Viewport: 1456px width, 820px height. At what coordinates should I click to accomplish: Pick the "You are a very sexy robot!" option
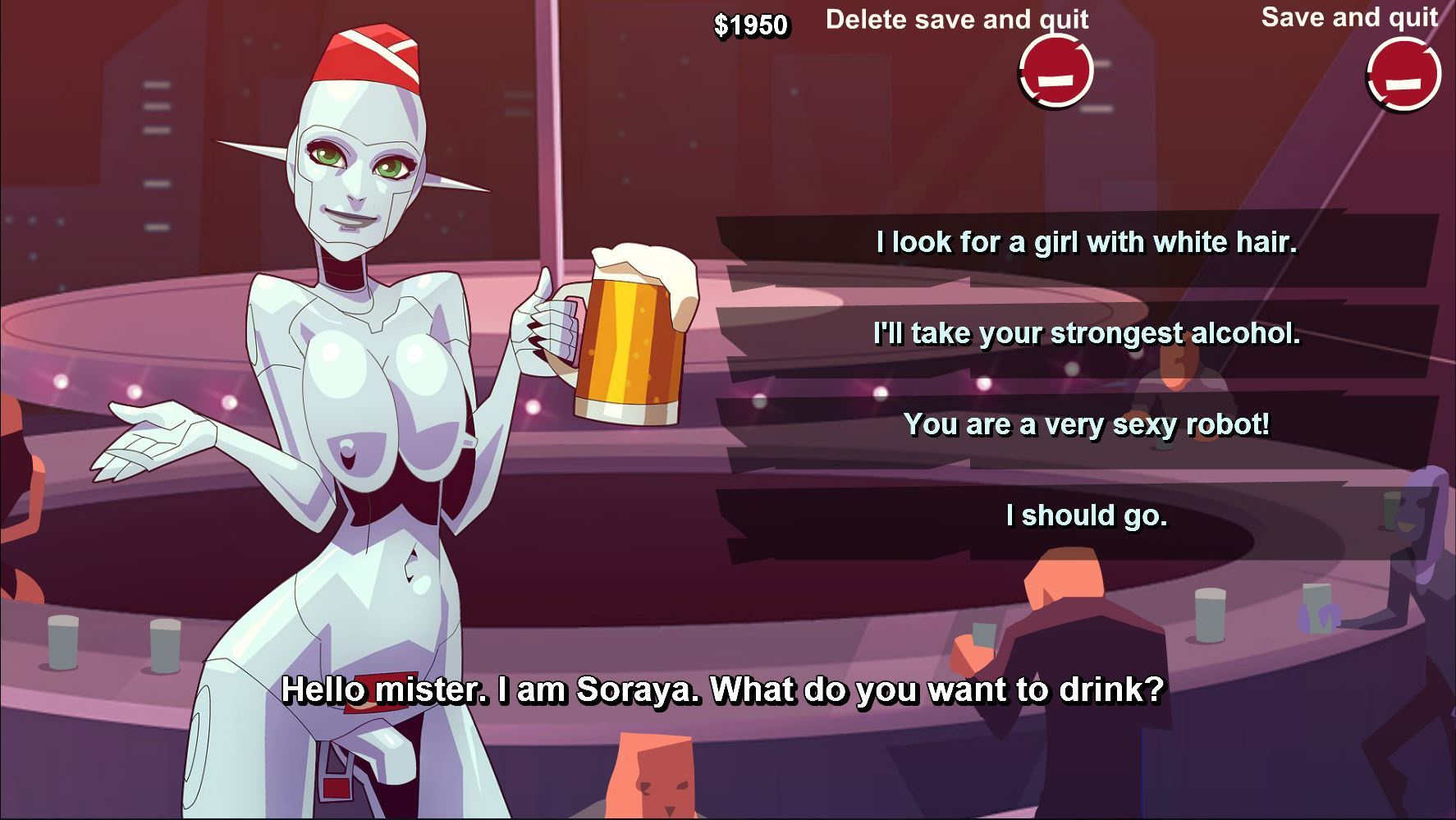coord(1086,425)
